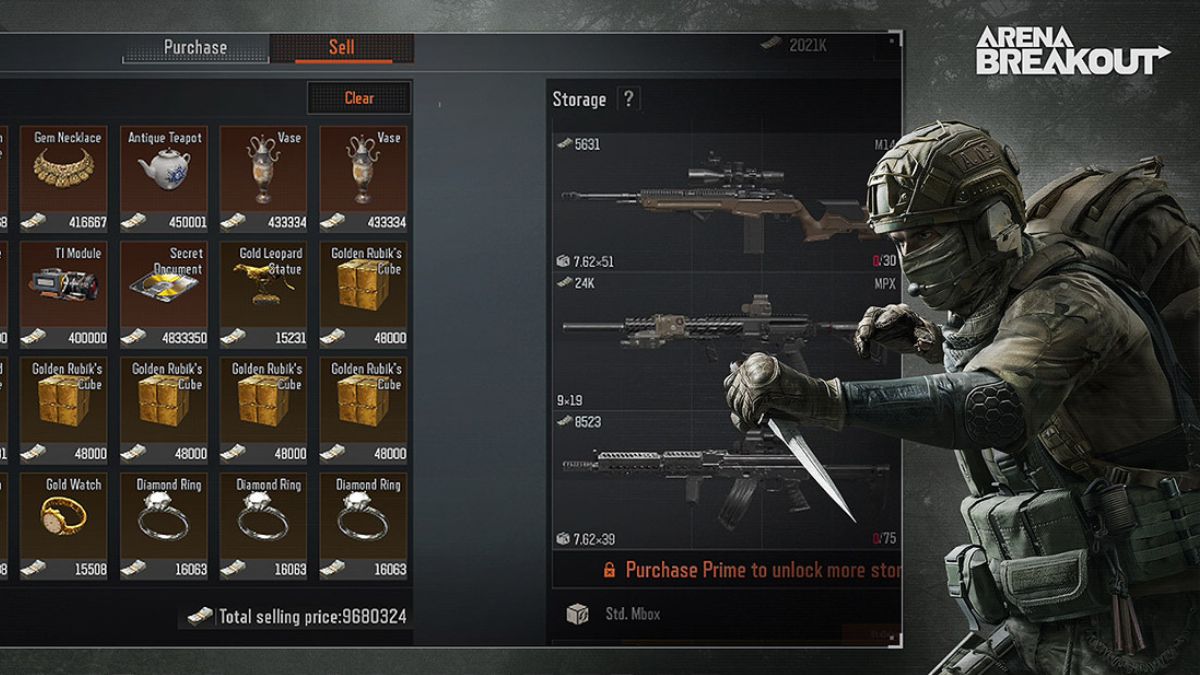Choose the Gold Watch item
Viewport: 1200px width, 675px height.
63,525
